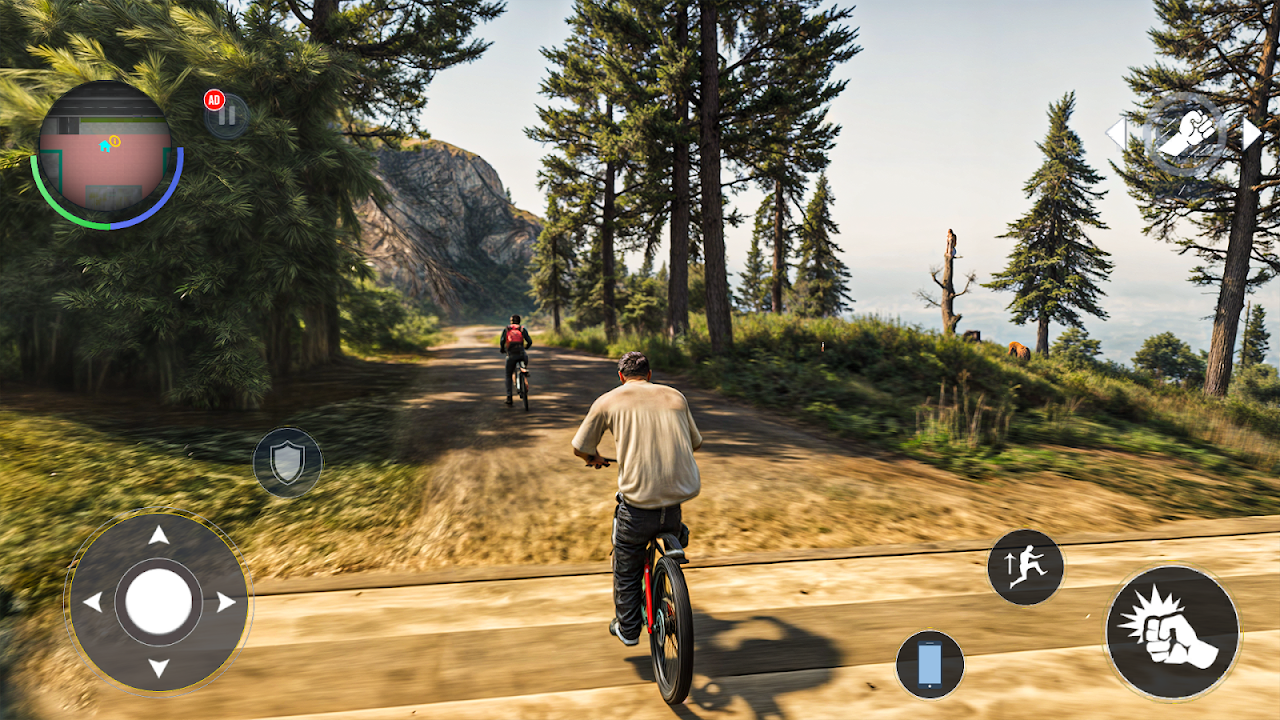Tap the red AD badge

pos(213,99)
